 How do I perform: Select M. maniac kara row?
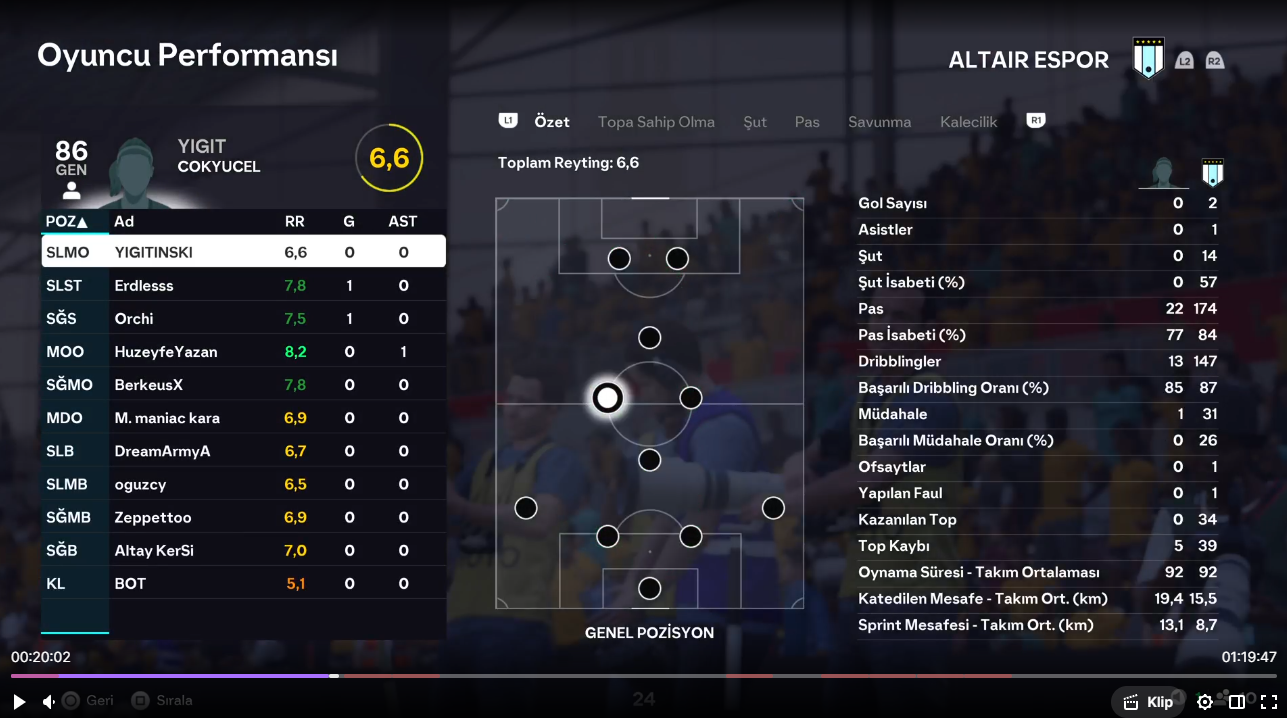(243, 417)
